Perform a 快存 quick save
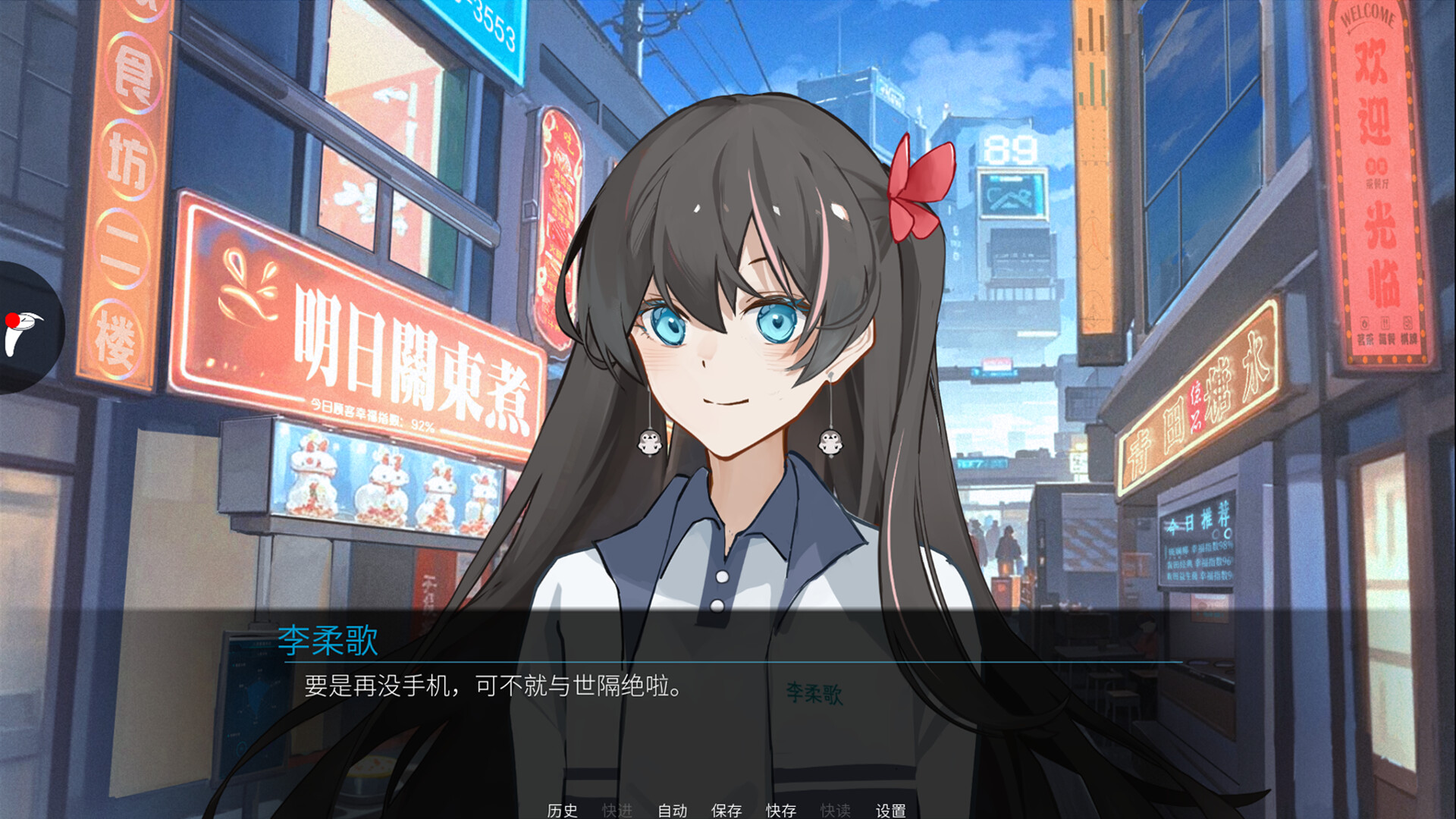Image resolution: width=1456 pixels, height=819 pixels. (782, 811)
